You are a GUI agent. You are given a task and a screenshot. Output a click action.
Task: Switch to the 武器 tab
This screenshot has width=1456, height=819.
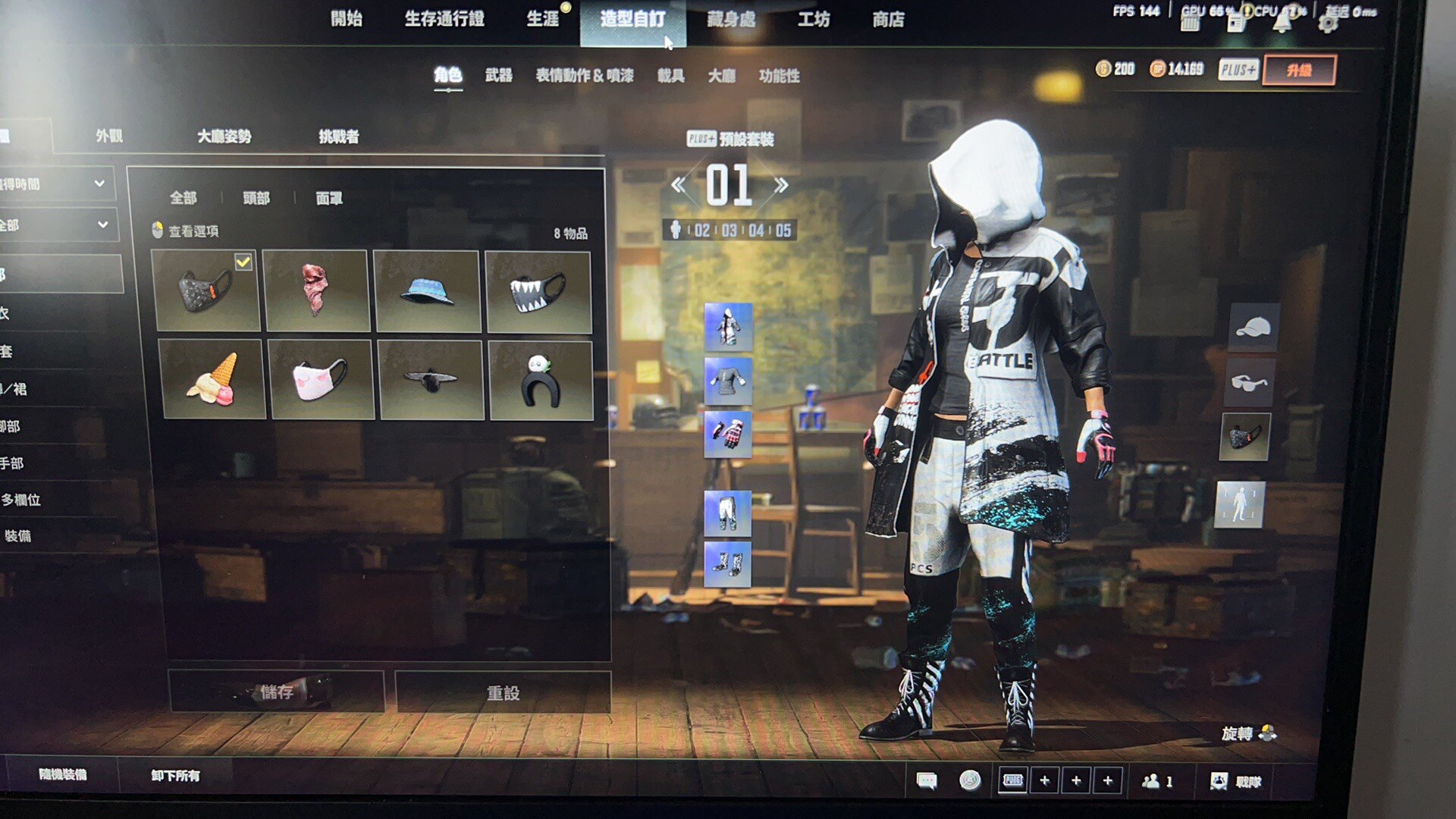point(500,76)
